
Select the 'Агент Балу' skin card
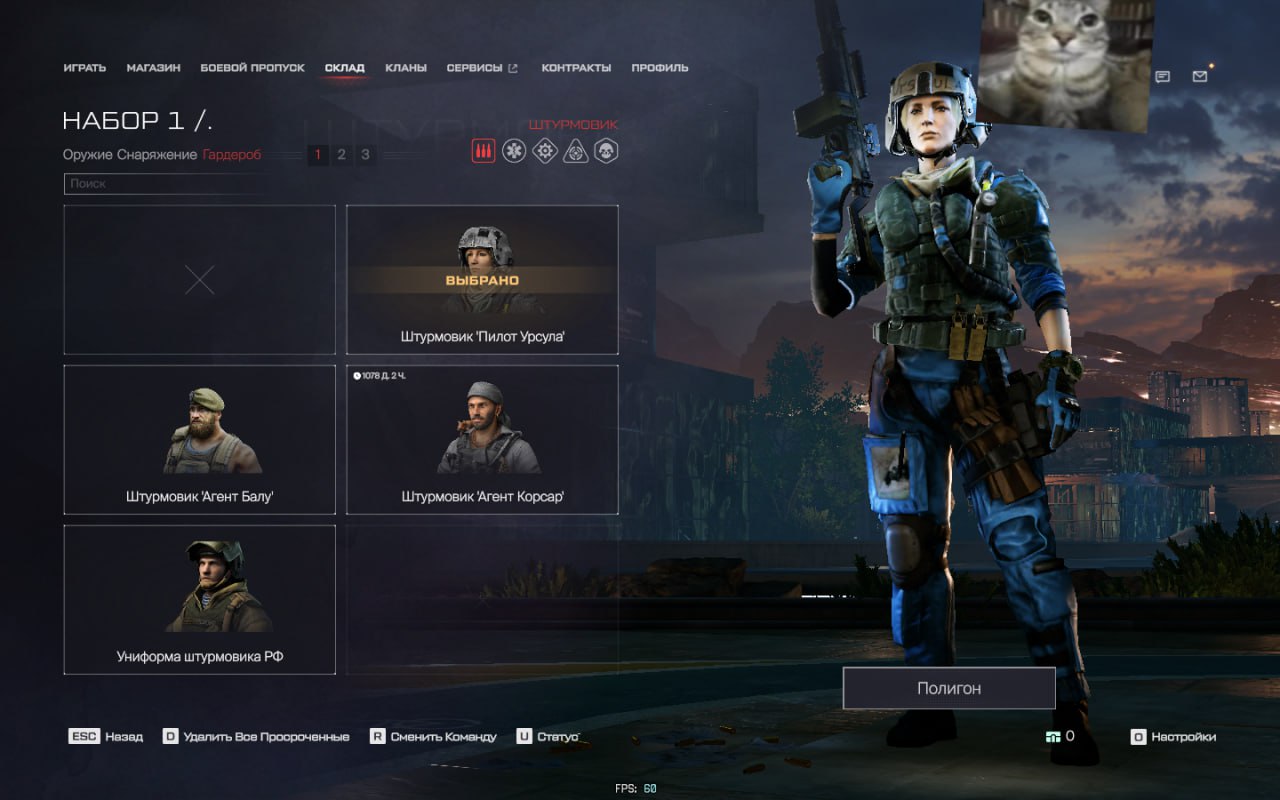click(199, 439)
